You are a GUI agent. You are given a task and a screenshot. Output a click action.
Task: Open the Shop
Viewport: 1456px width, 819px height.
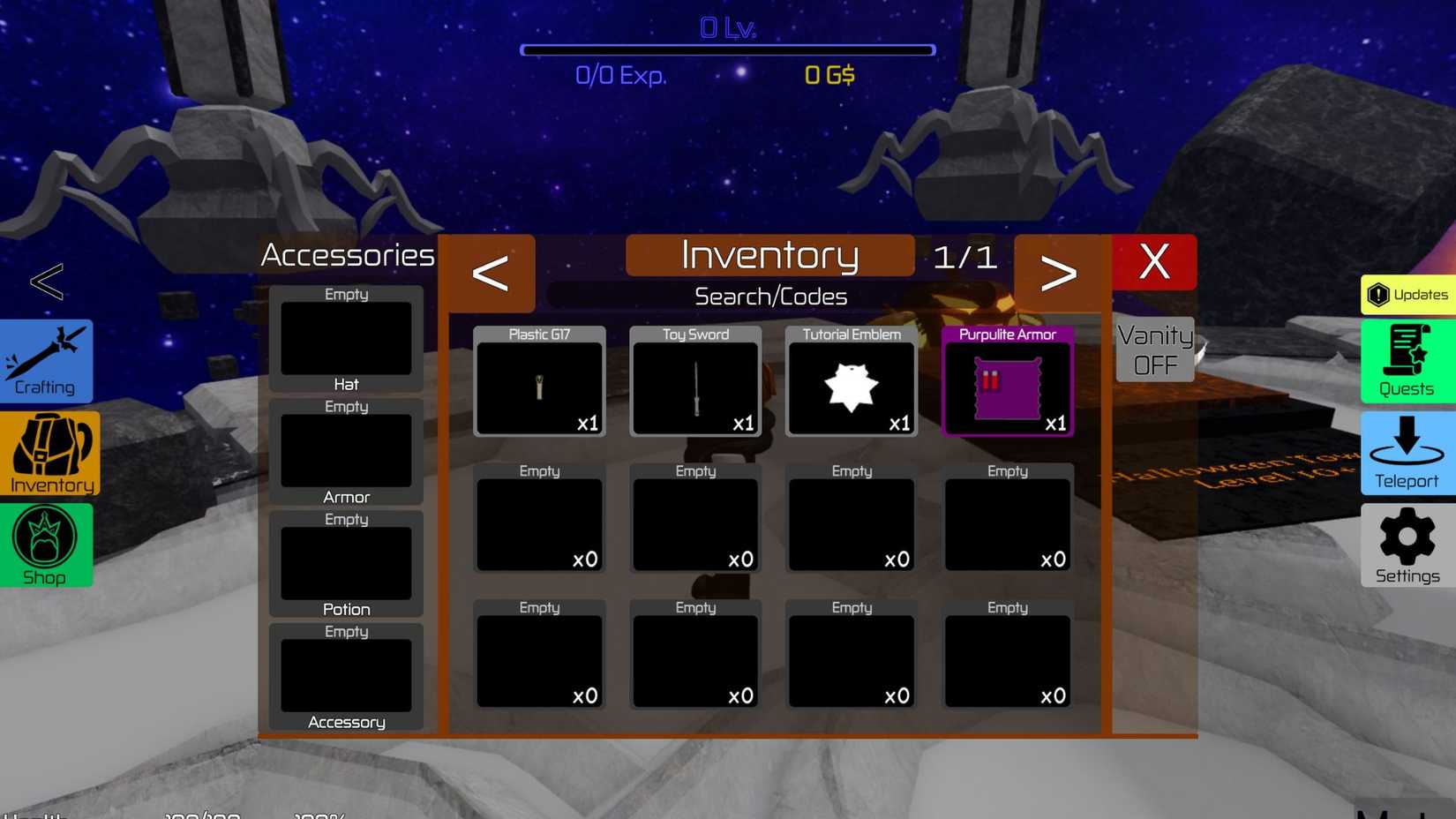46,545
